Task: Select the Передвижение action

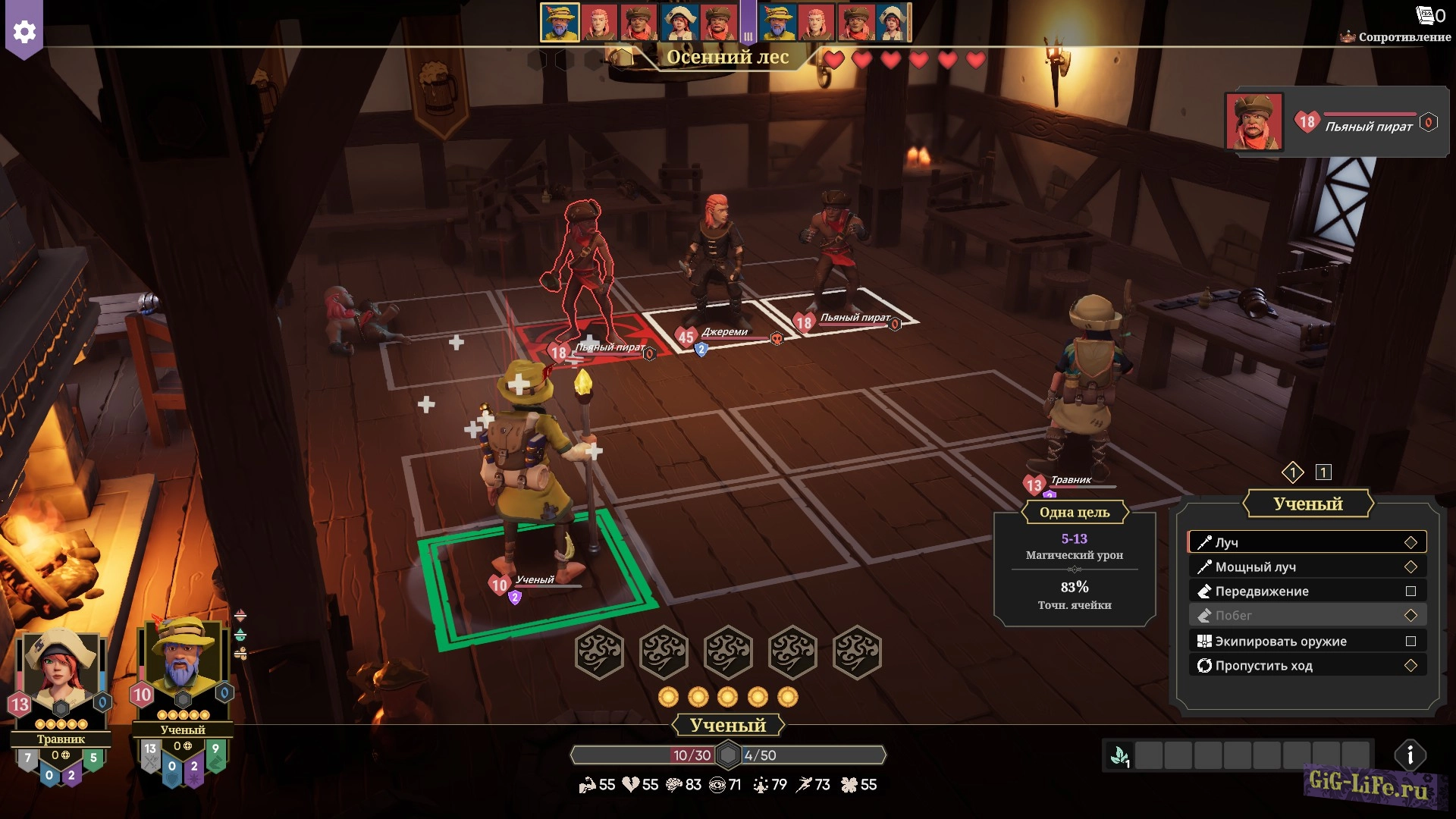Action: [x=1307, y=591]
